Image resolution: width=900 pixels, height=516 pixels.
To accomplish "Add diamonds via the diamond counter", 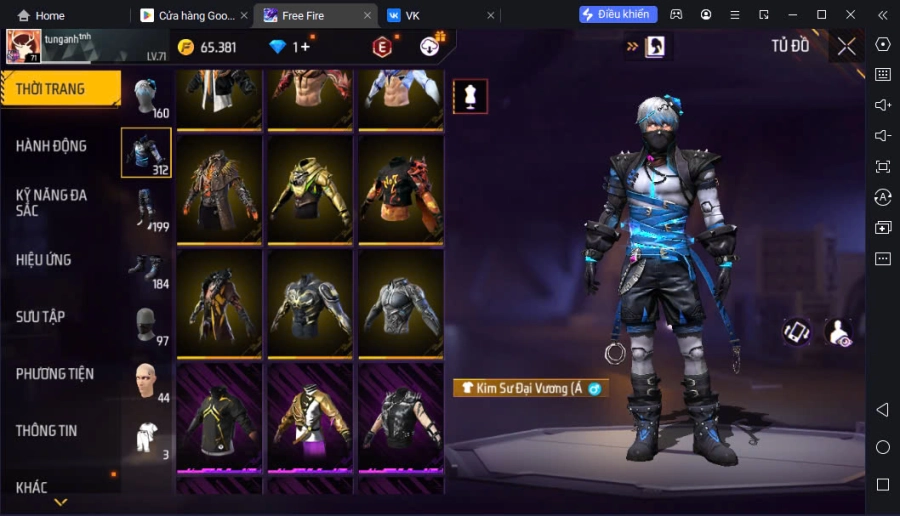I will pyautogui.click(x=290, y=47).
